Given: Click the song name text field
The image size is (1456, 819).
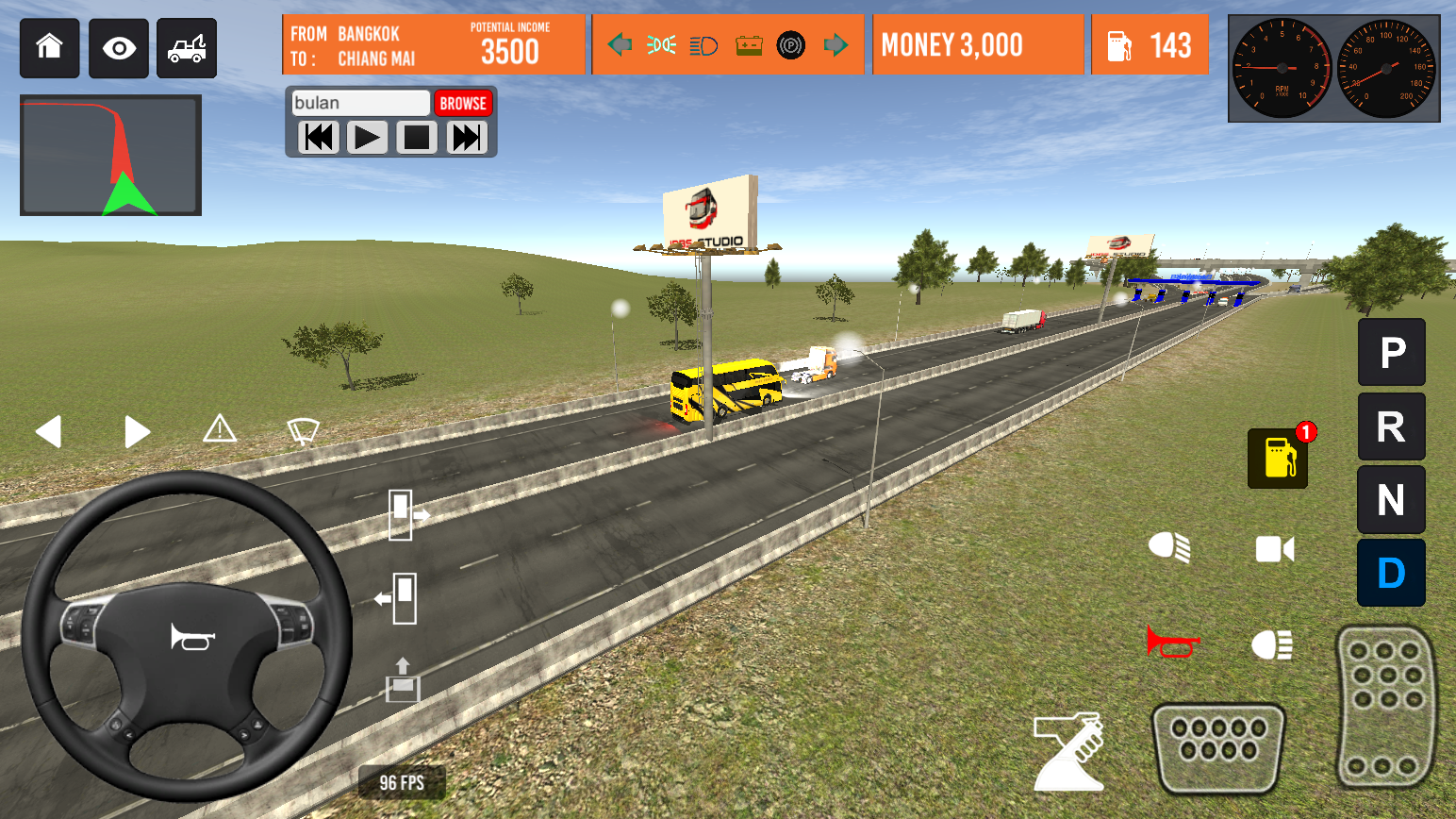Looking at the screenshot, I should point(360,103).
